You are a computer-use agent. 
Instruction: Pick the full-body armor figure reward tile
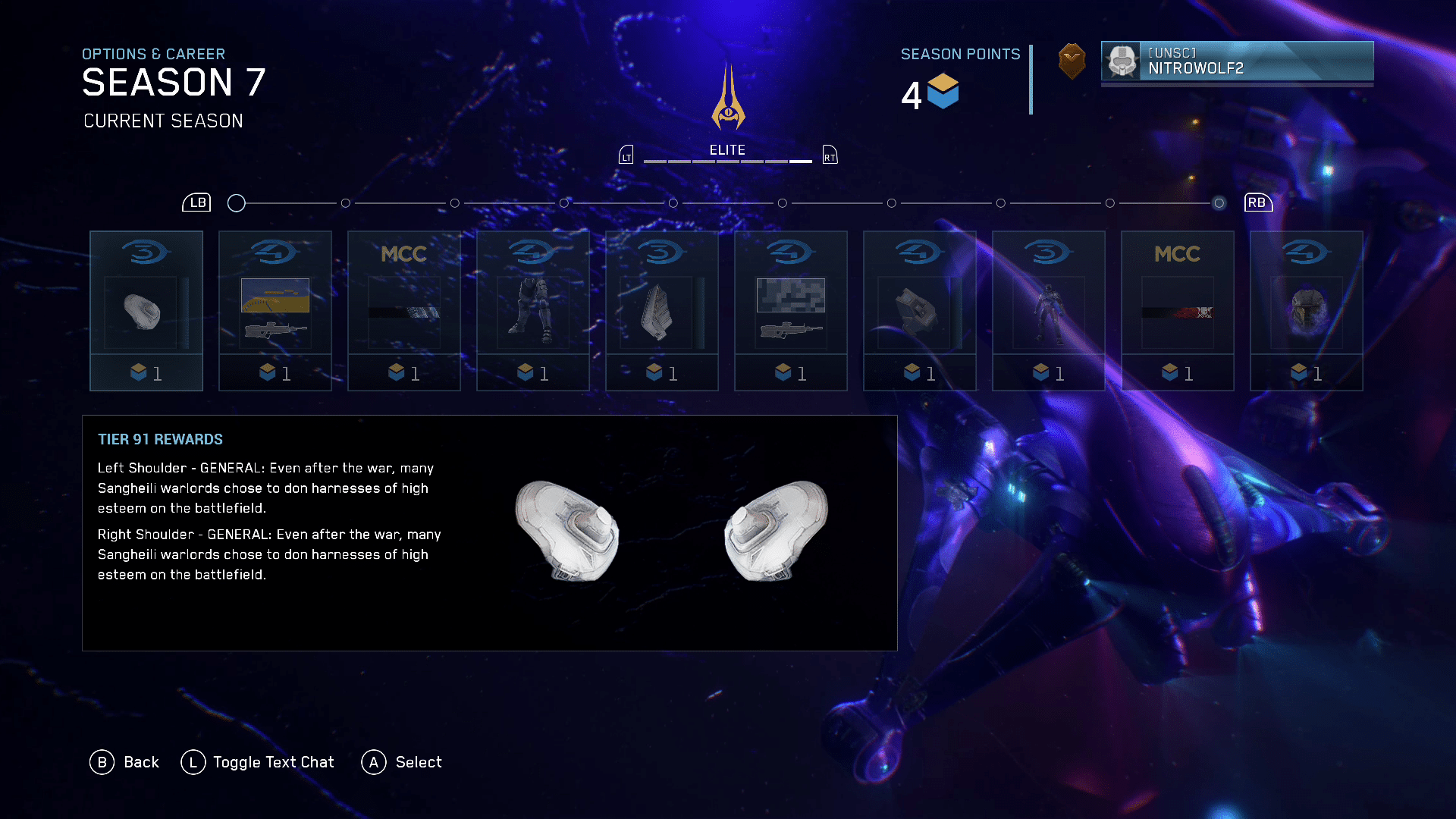[x=1049, y=311]
